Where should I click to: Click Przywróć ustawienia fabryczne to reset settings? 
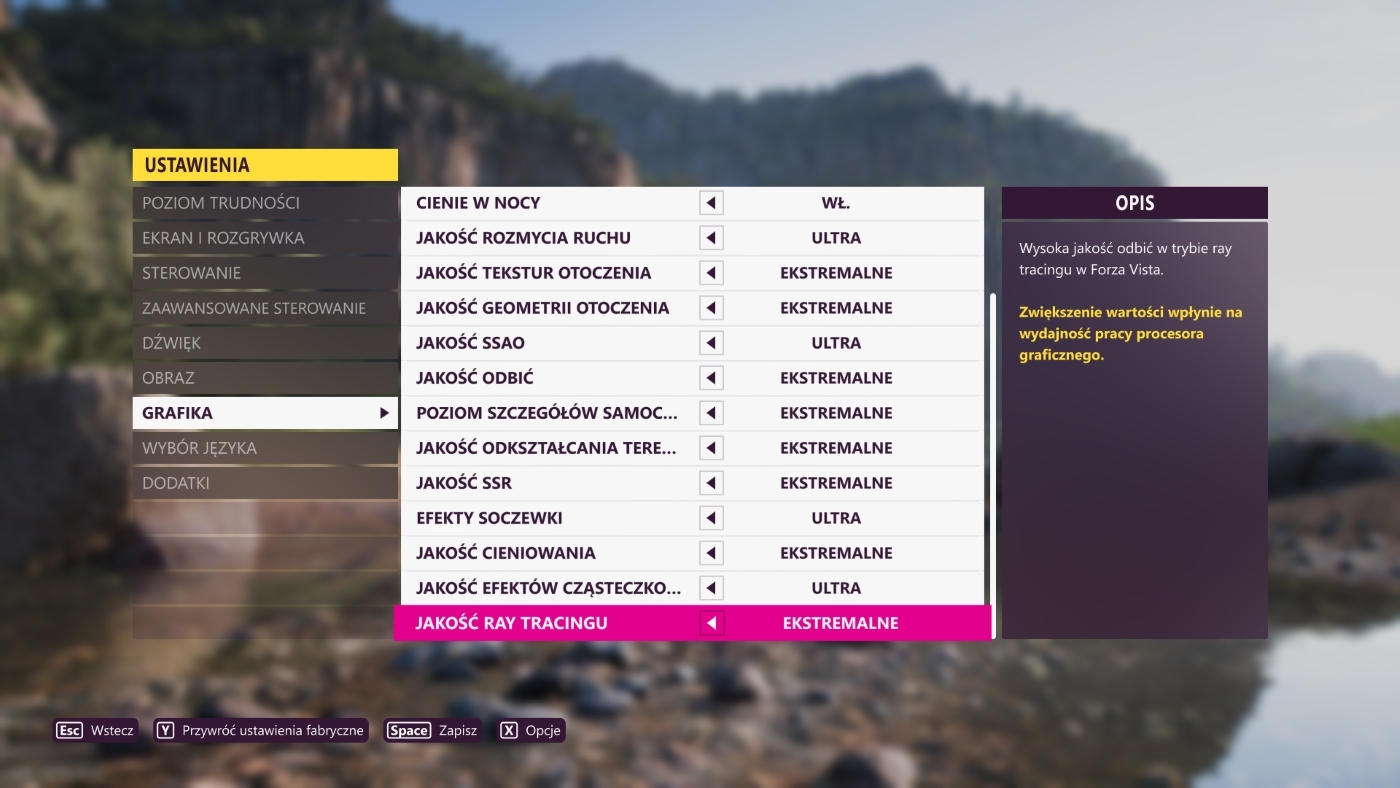[x=261, y=730]
